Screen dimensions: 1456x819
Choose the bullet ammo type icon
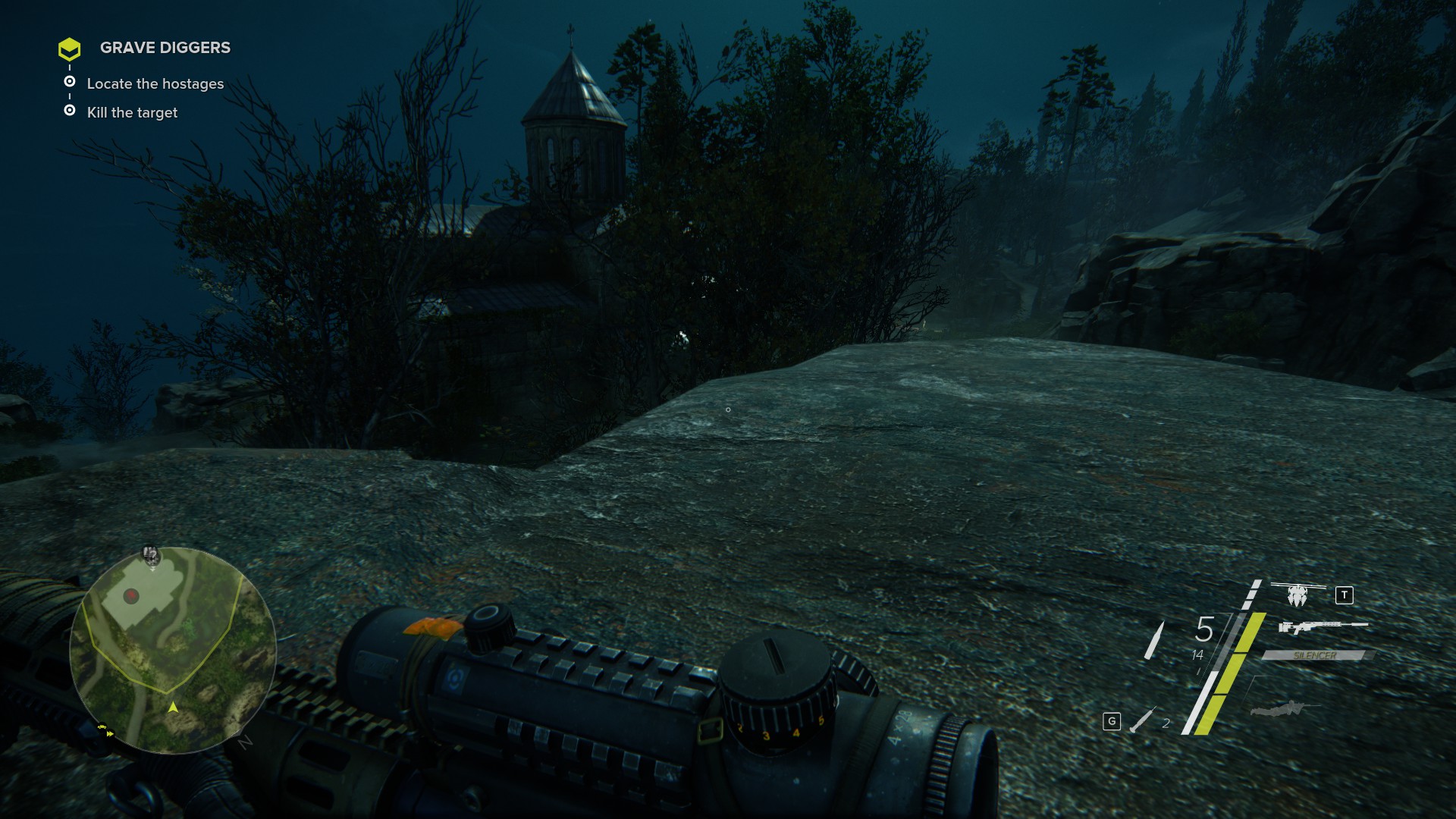(1154, 639)
